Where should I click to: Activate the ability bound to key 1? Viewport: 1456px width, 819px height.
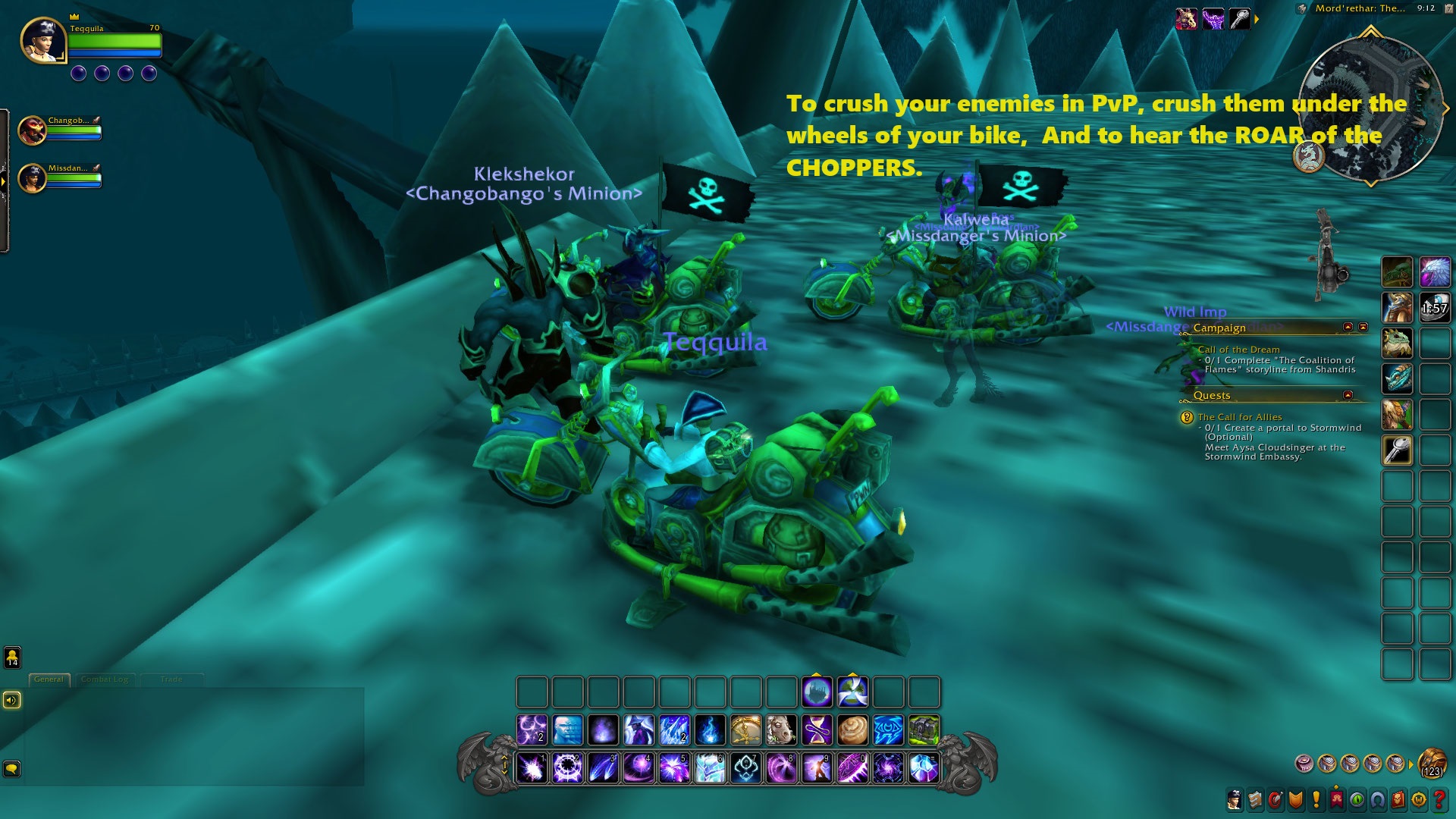532,768
